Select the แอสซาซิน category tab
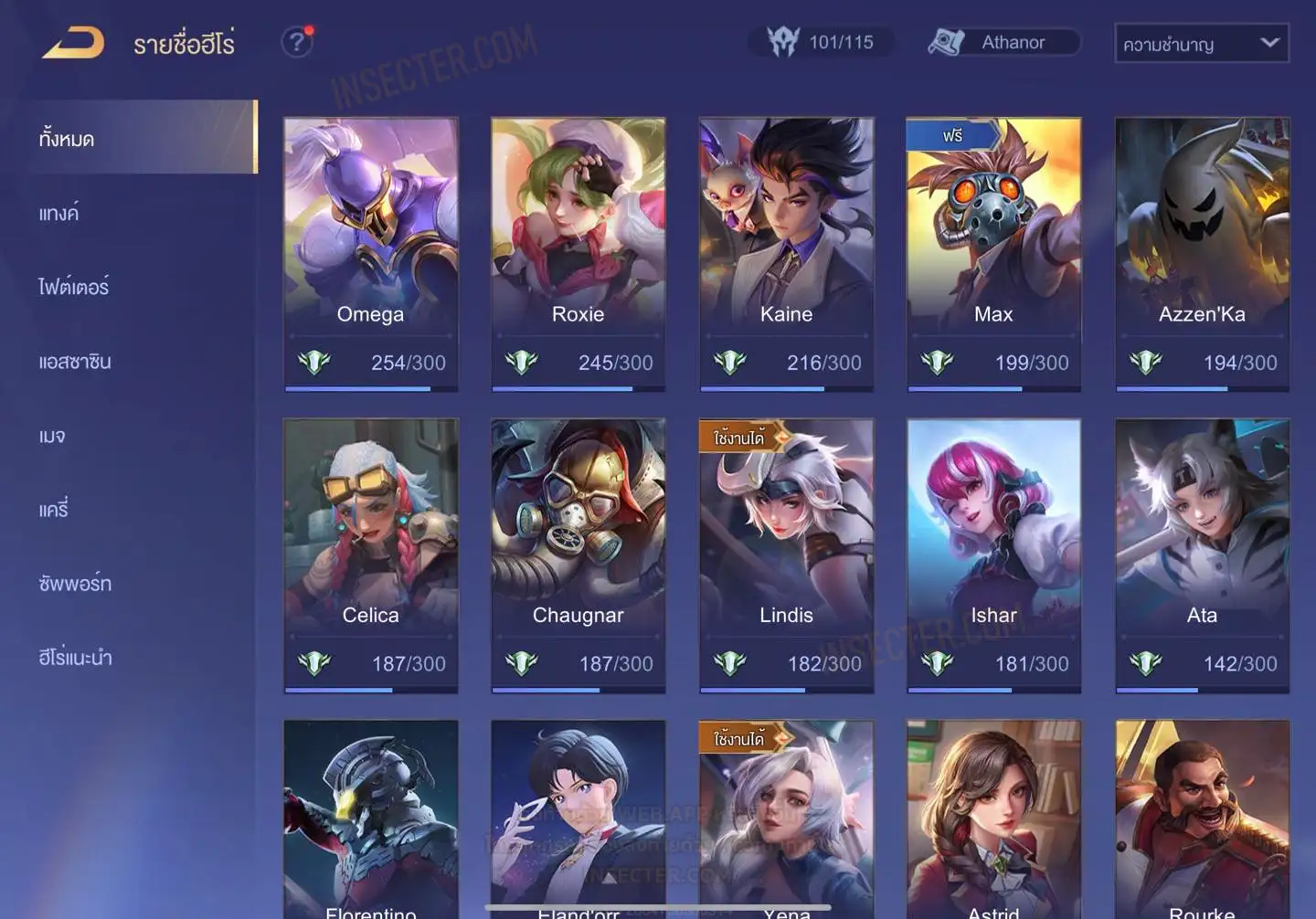Image resolution: width=1316 pixels, height=919 pixels. [75, 362]
